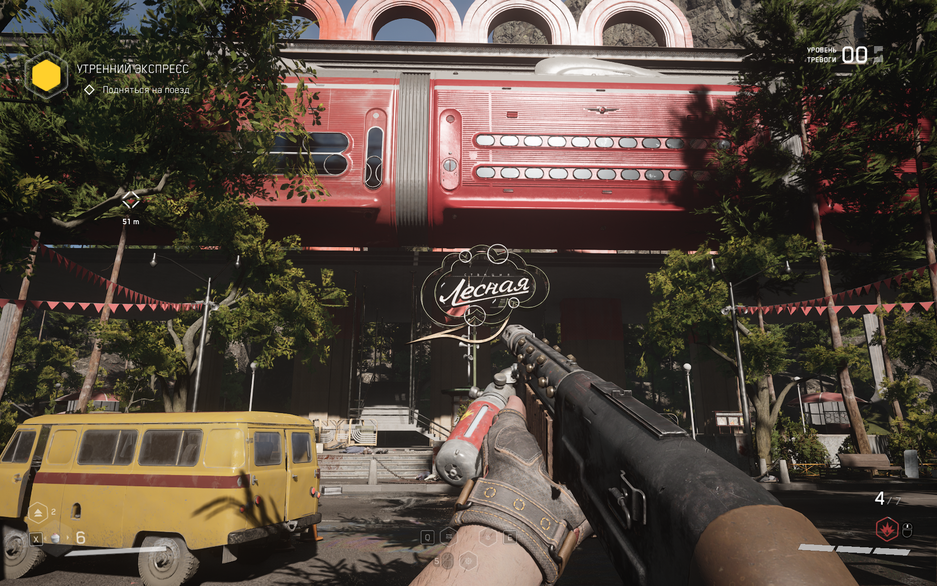Select the consumable capsule item icon
Image resolution: width=937 pixels, height=586 pixels.
point(57,538)
